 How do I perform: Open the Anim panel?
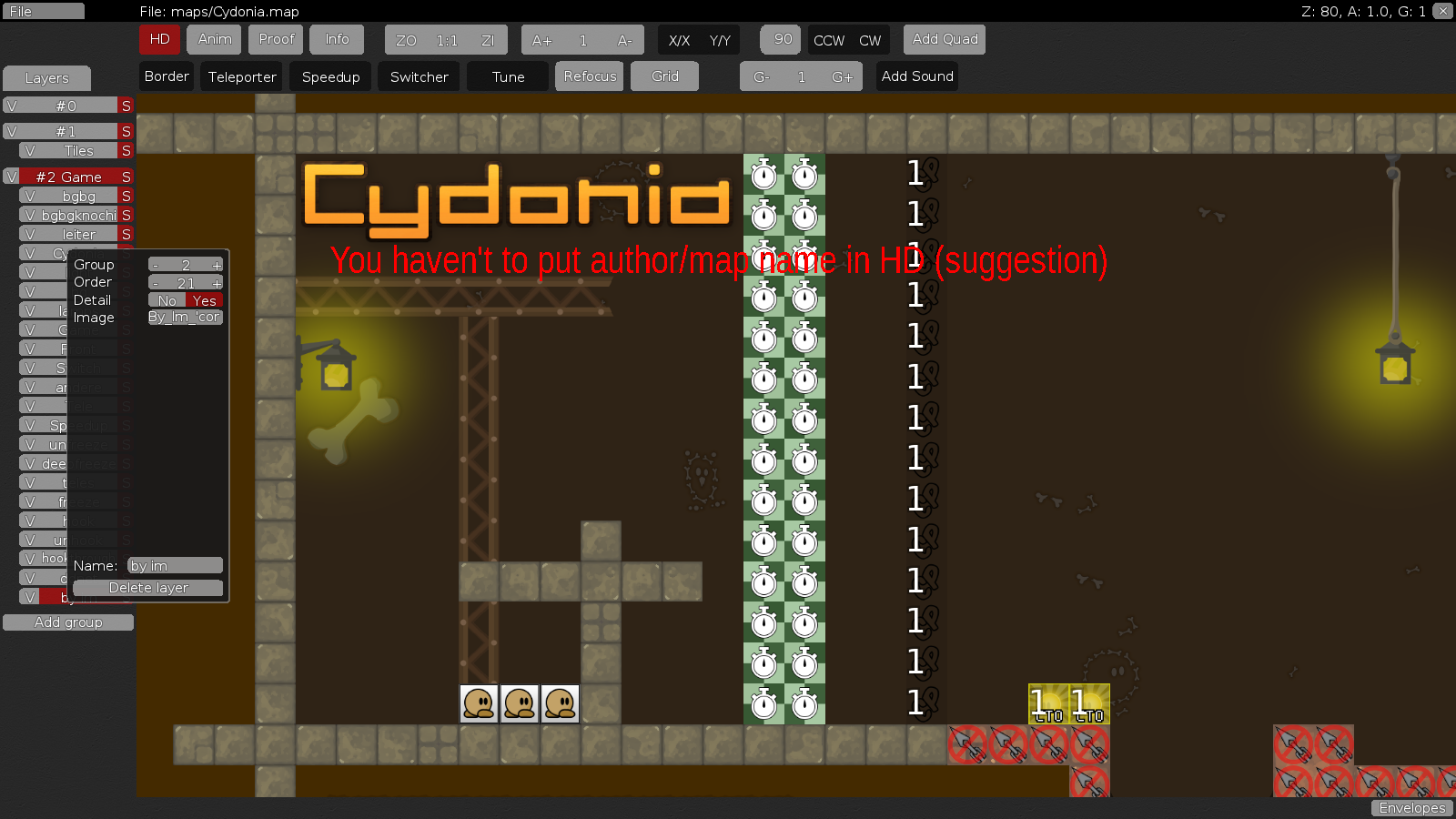pos(213,39)
